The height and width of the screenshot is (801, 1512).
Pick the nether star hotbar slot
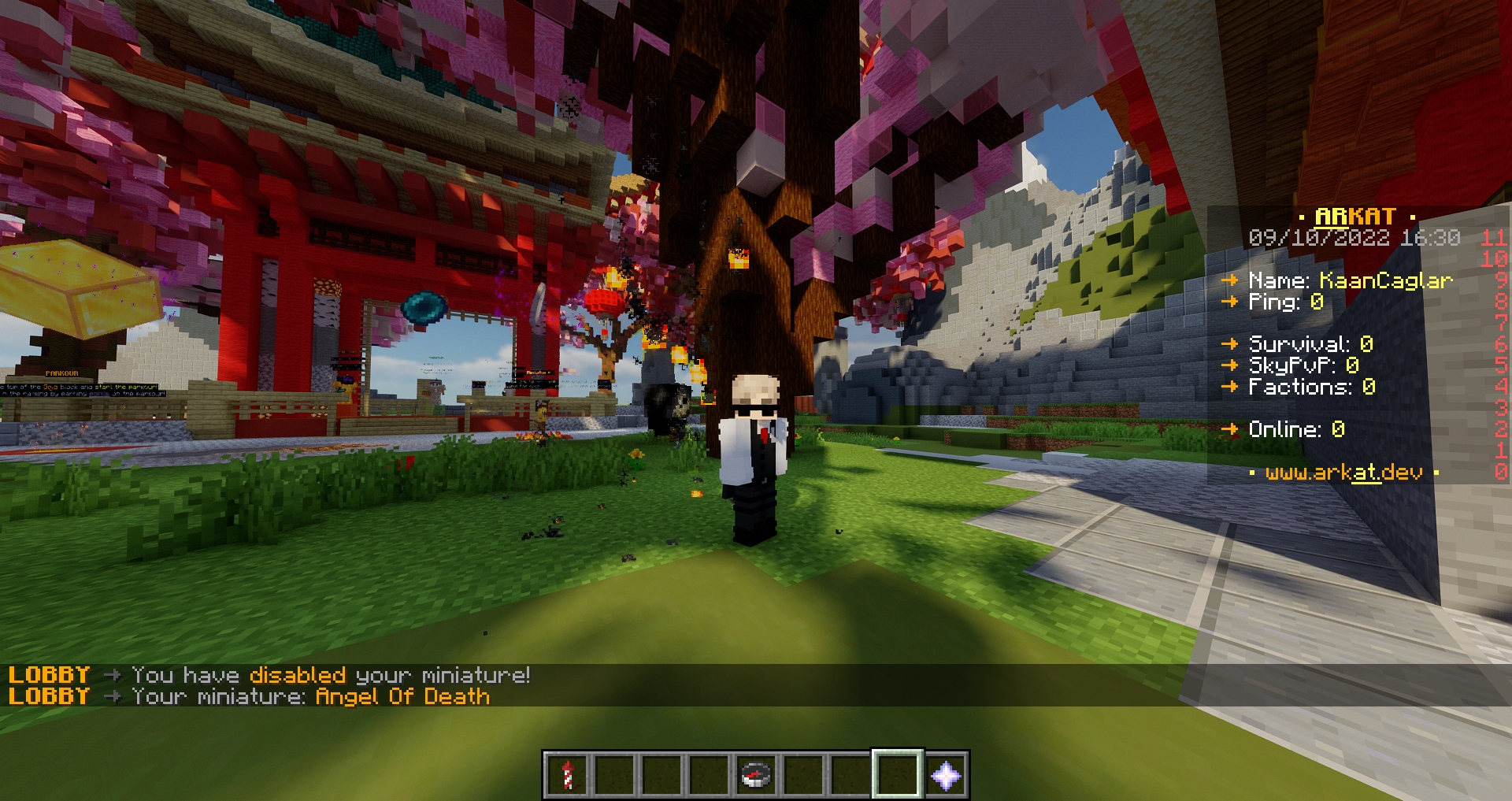(x=945, y=775)
